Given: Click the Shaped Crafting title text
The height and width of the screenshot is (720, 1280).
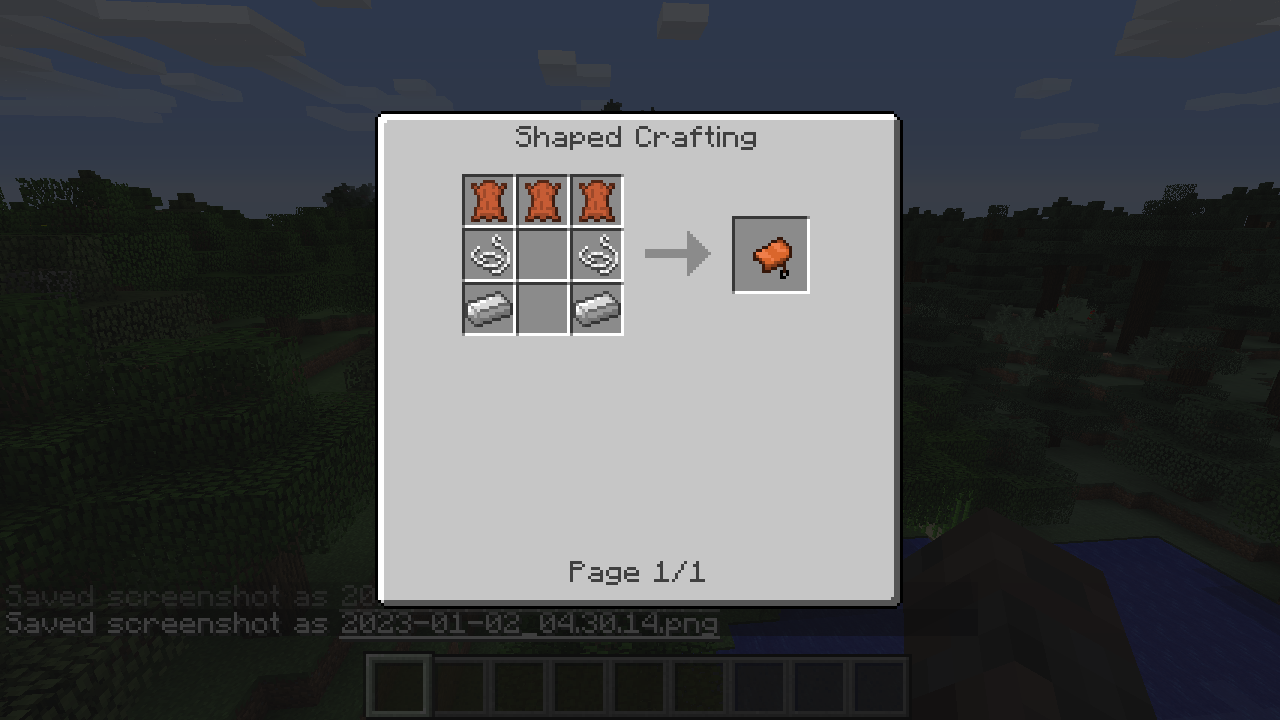Looking at the screenshot, I should point(636,137).
